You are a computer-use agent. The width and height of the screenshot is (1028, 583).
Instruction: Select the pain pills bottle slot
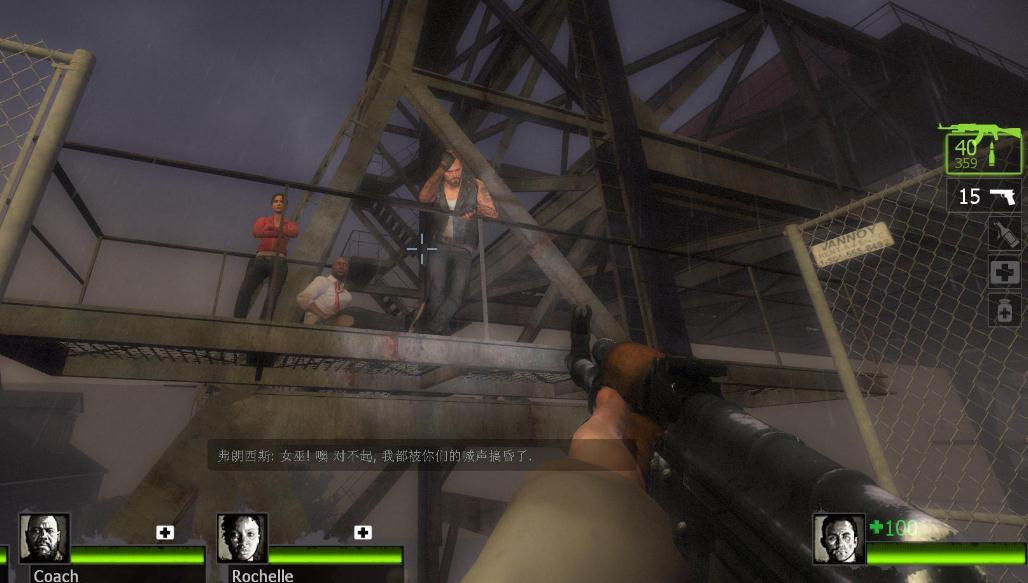(x=1004, y=309)
